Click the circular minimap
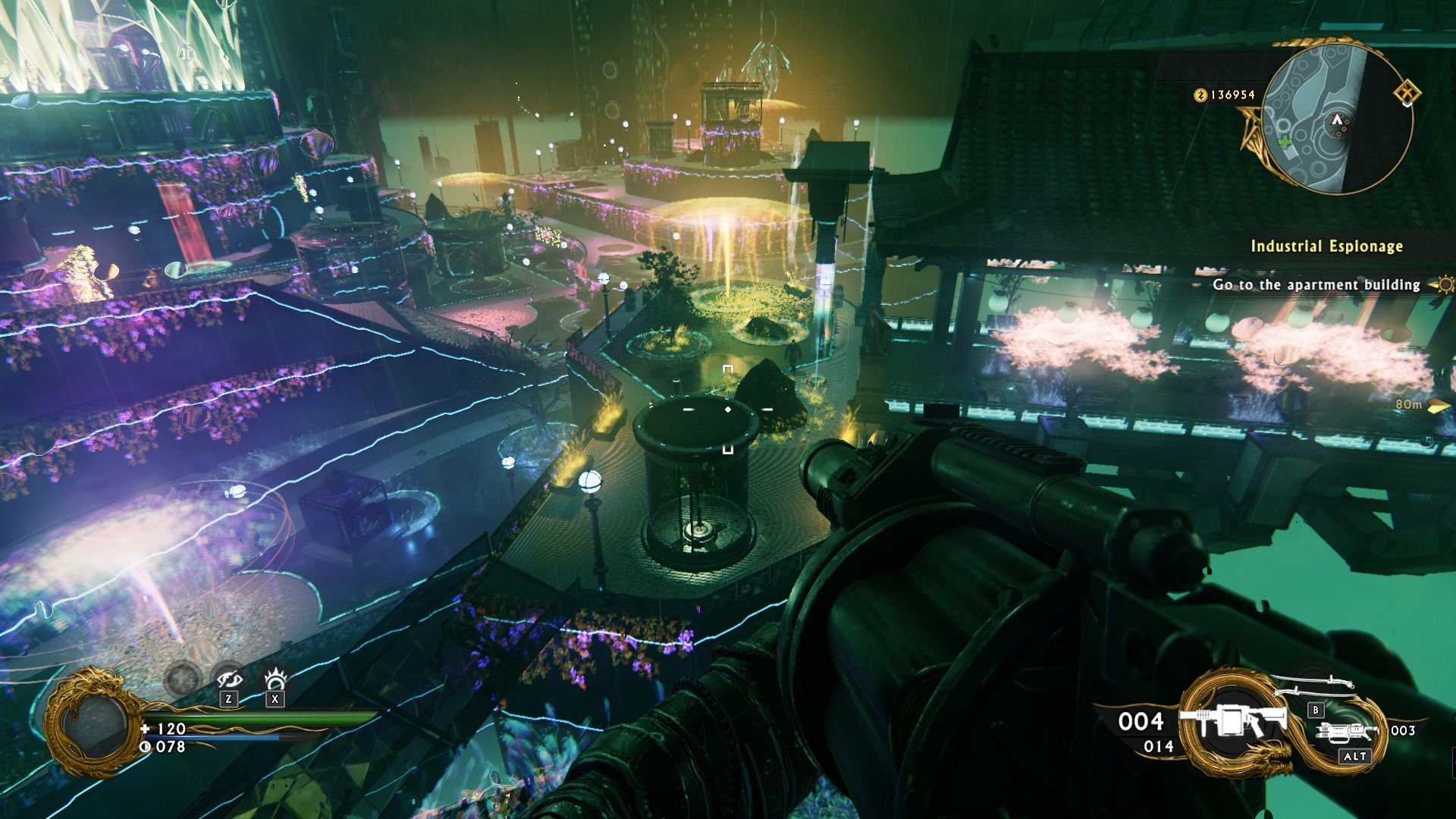This screenshot has height=819, width=1456. 1337,126
